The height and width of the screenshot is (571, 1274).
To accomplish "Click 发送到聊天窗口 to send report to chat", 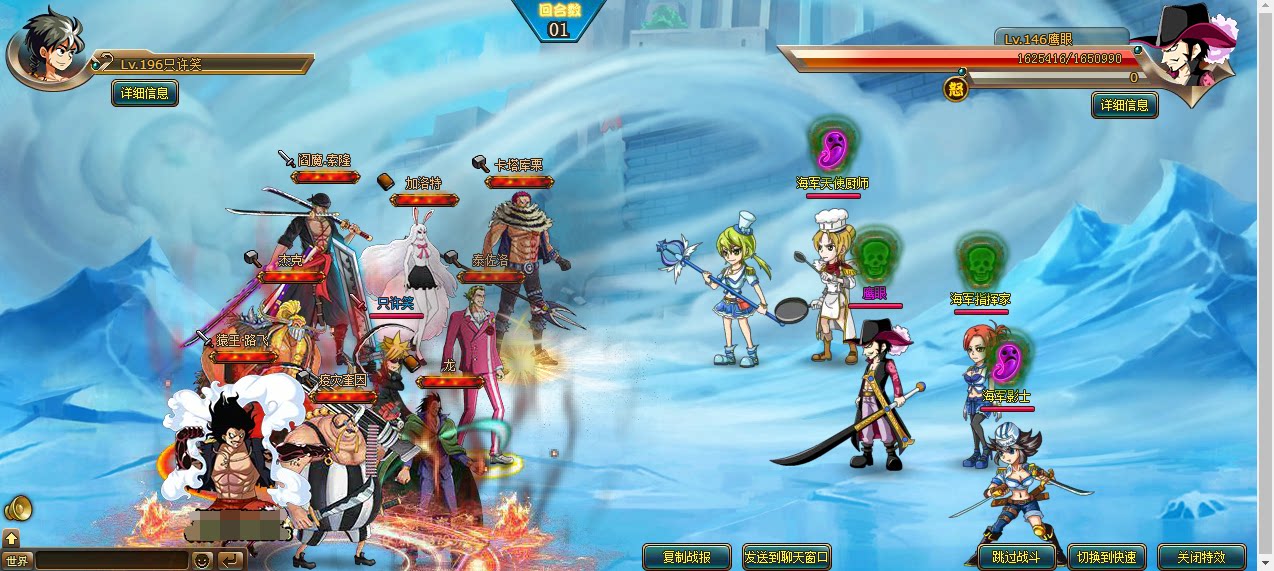I will click(787, 557).
